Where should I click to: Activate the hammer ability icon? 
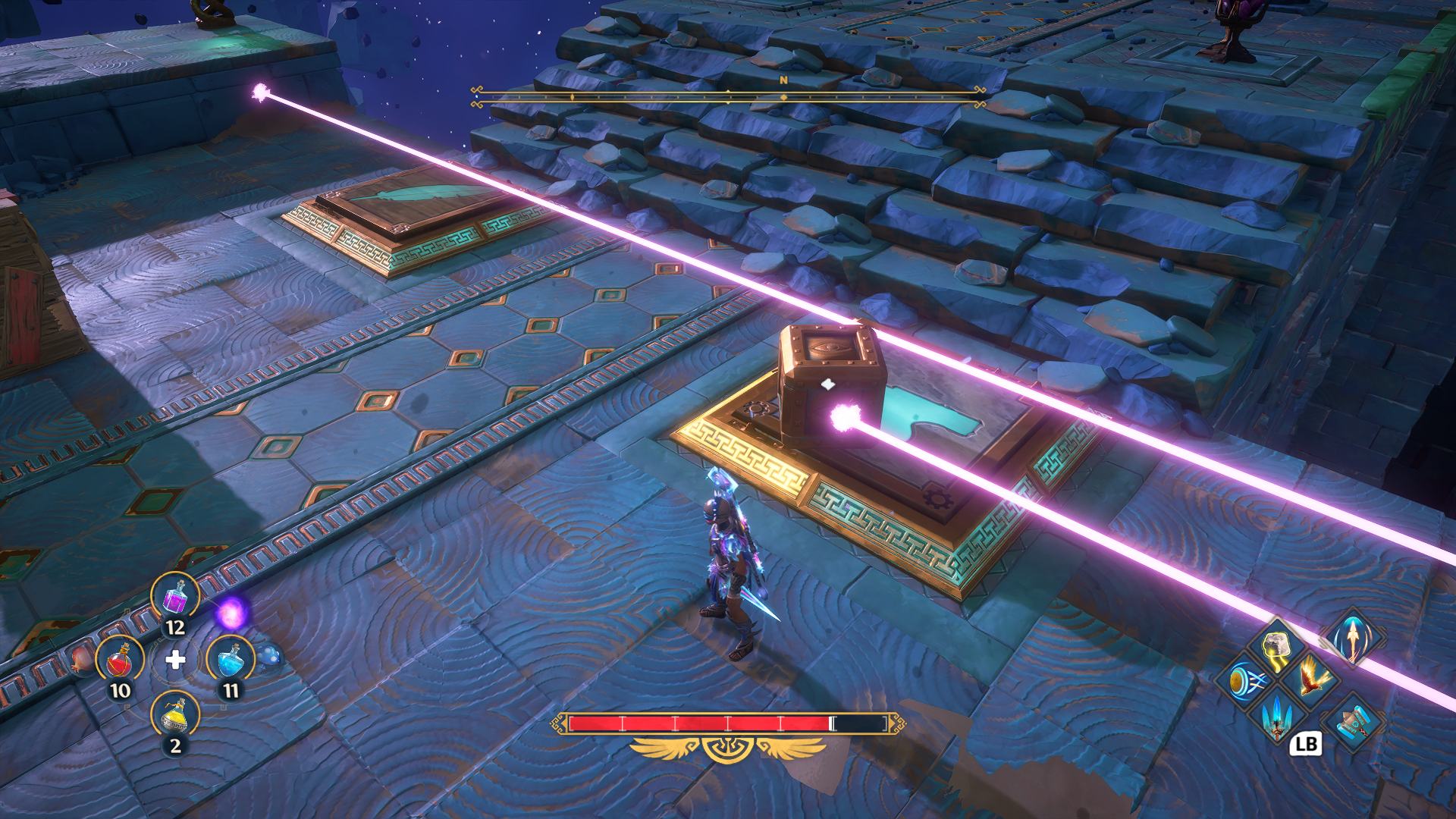click(1353, 722)
